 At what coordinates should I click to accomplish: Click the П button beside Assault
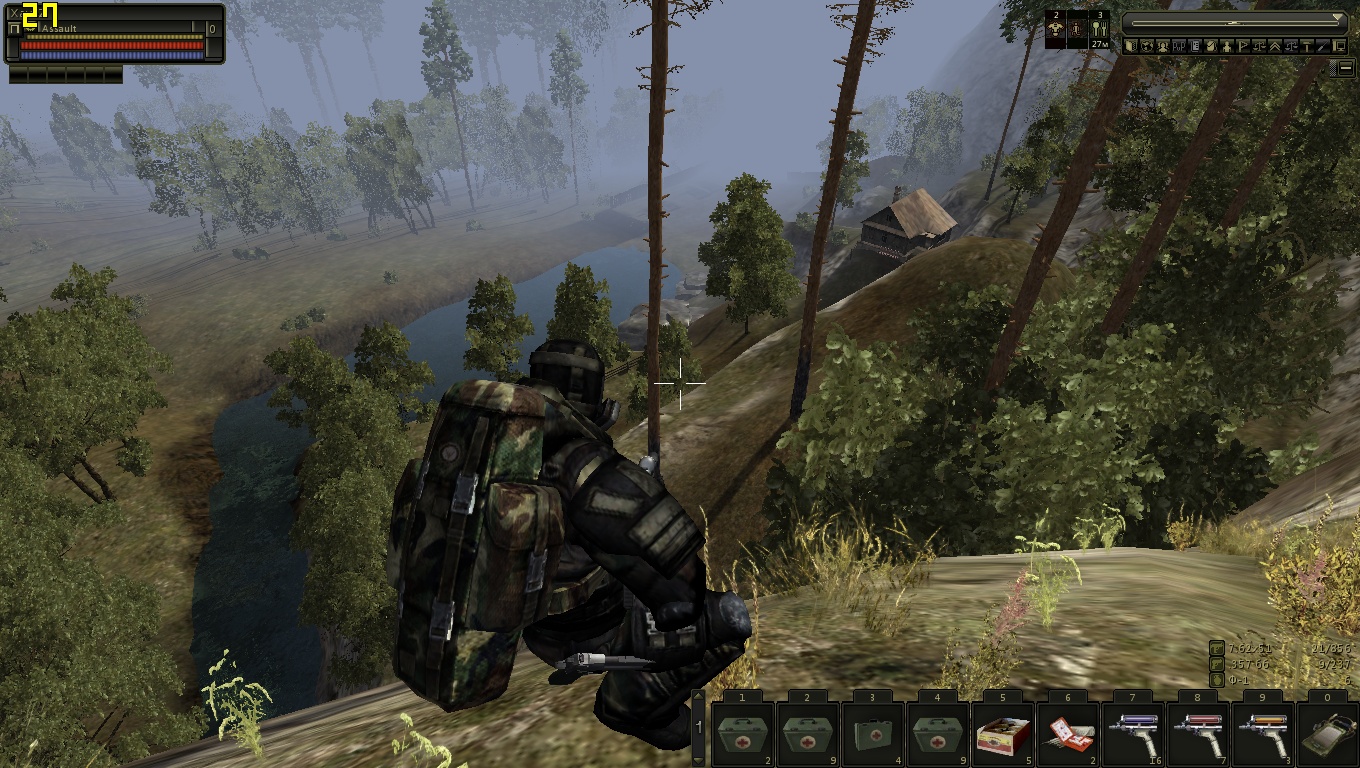point(13,29)
